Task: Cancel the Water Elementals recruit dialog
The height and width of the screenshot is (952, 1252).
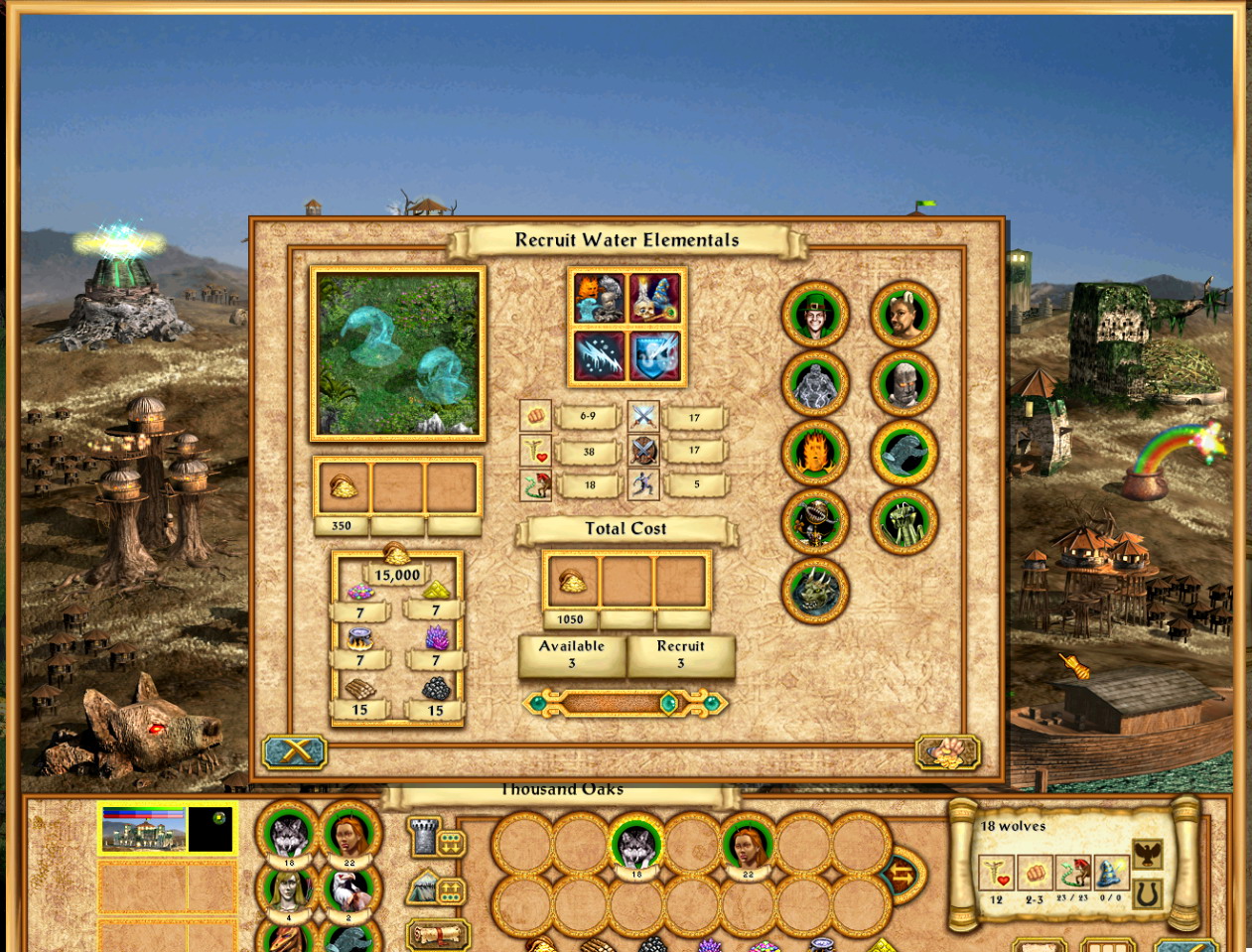Action: [294, 751]
